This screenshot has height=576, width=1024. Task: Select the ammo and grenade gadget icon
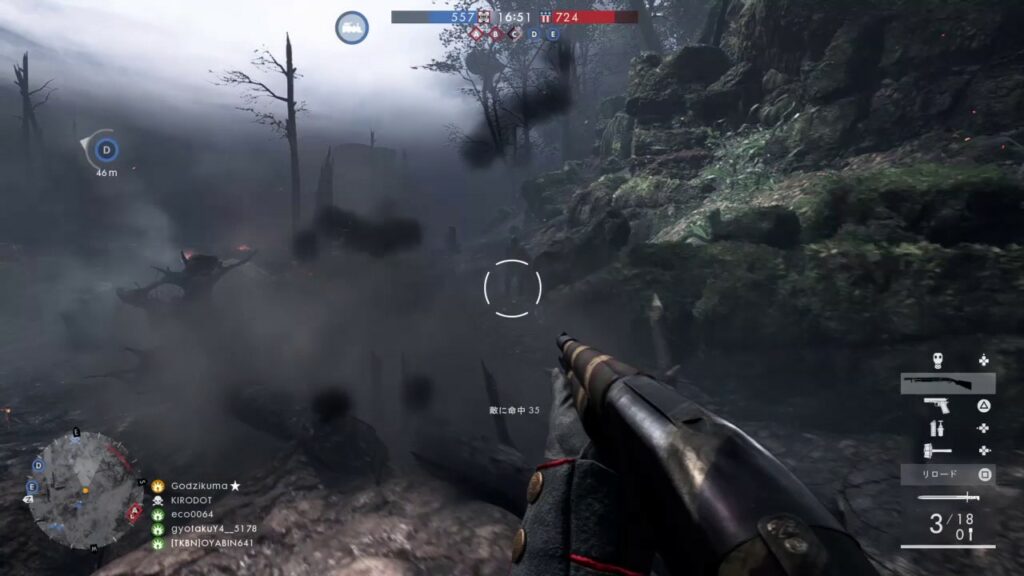click(937, 428)
